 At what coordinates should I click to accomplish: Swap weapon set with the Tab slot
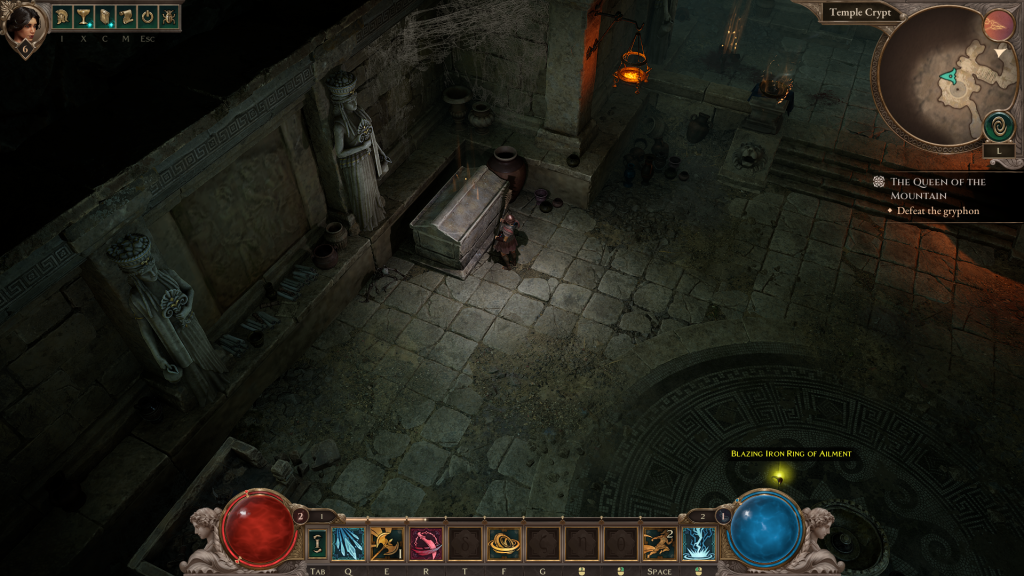coord(317,544)
